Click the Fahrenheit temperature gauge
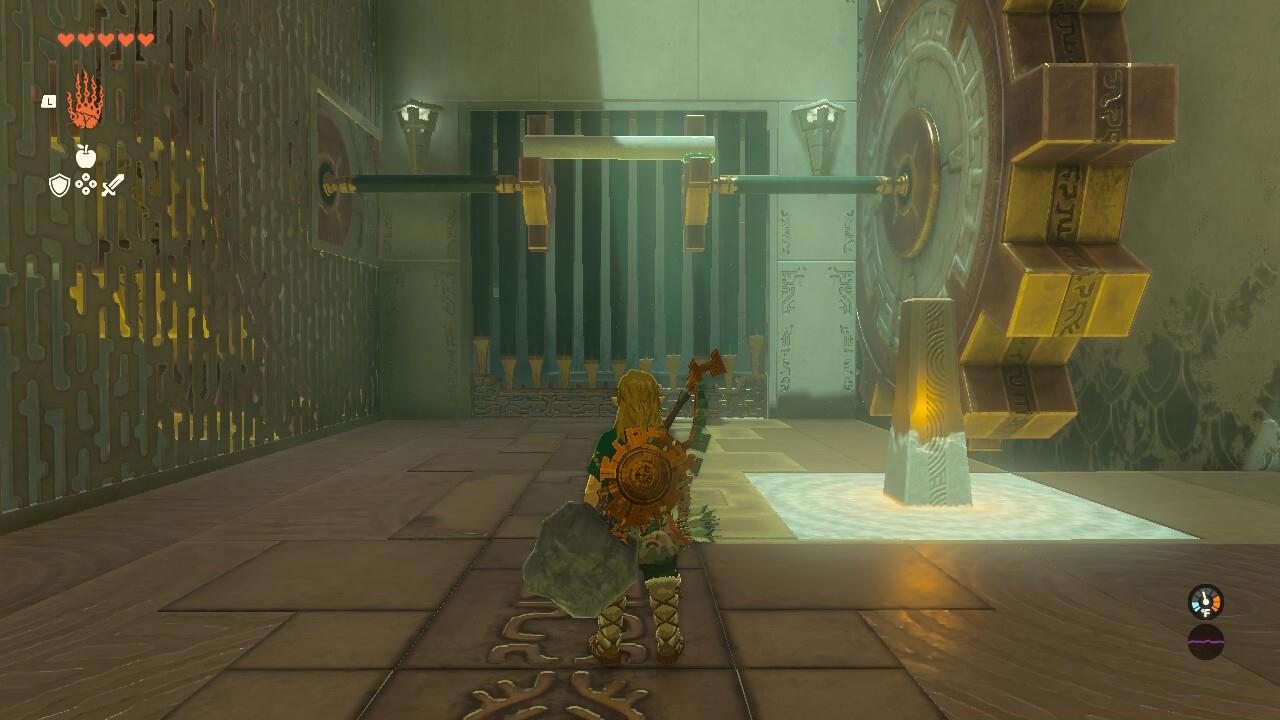The width and height of the screenshot is (1280, 720). 1205,603
